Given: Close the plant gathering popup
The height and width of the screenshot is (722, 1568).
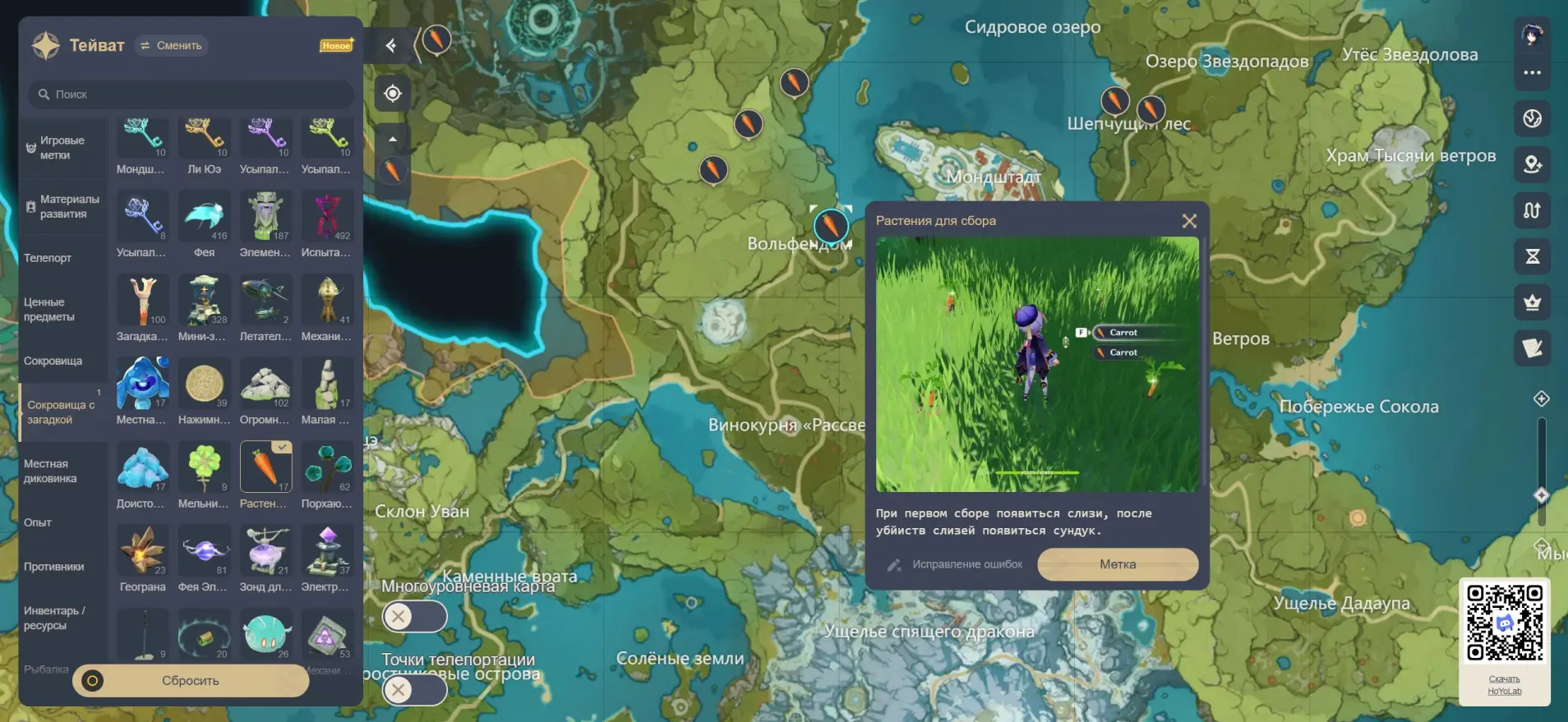Looking at the screenshot, I should (1188, 221).
